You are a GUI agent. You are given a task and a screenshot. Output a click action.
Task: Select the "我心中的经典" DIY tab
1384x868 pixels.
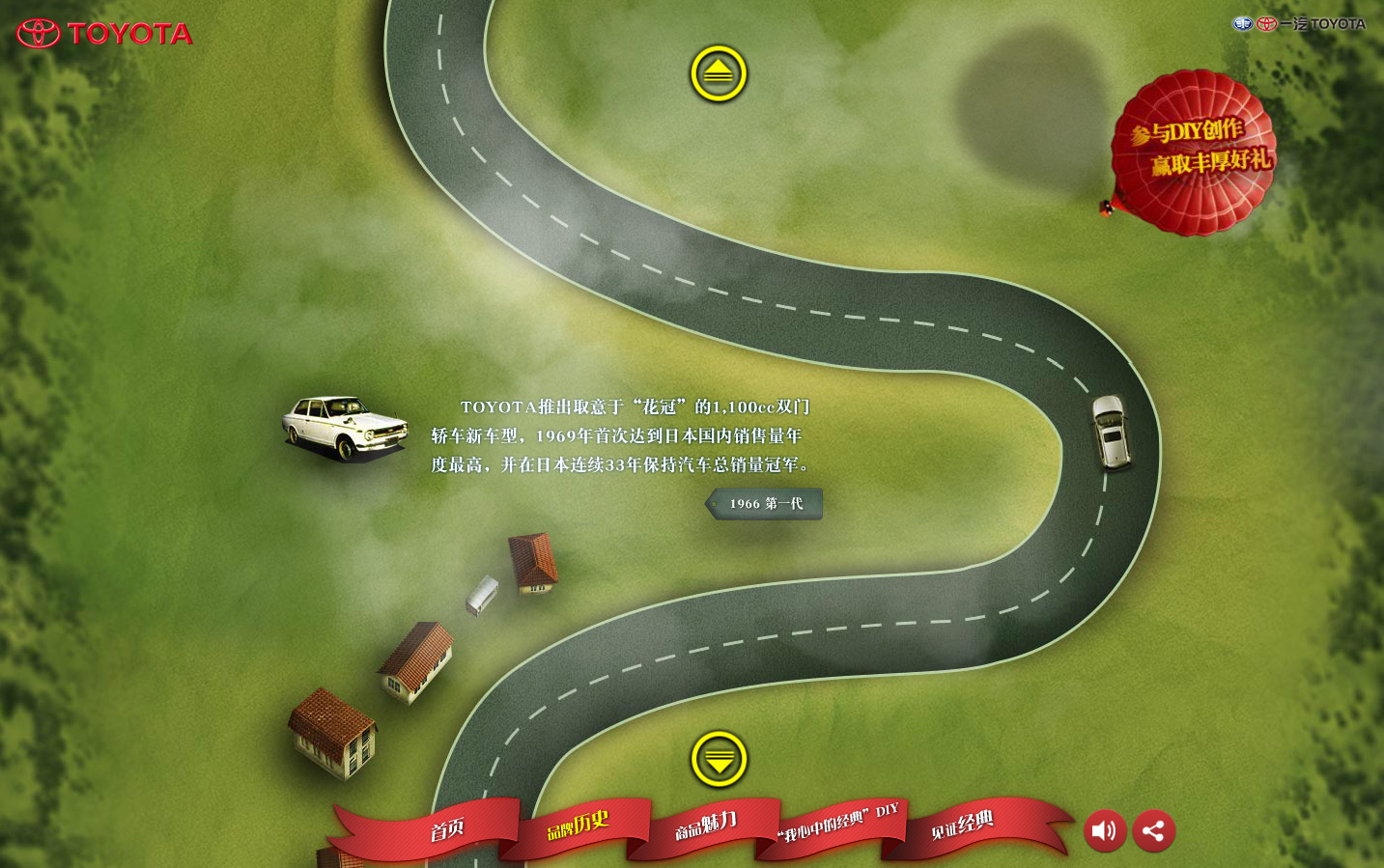837,822
